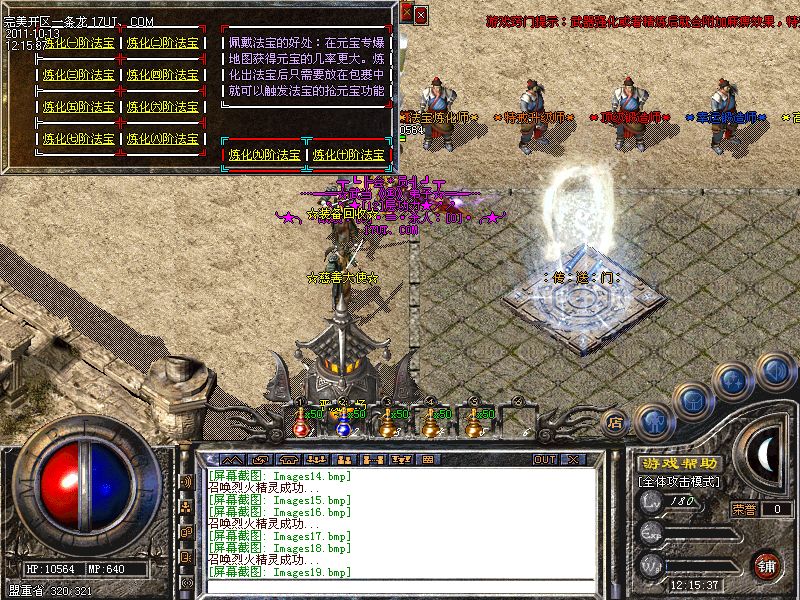Choose 炼化(二)阶法宝 in the dialog
The width and height of the screenshot is (800, 600).
click(x=164, y=43)
